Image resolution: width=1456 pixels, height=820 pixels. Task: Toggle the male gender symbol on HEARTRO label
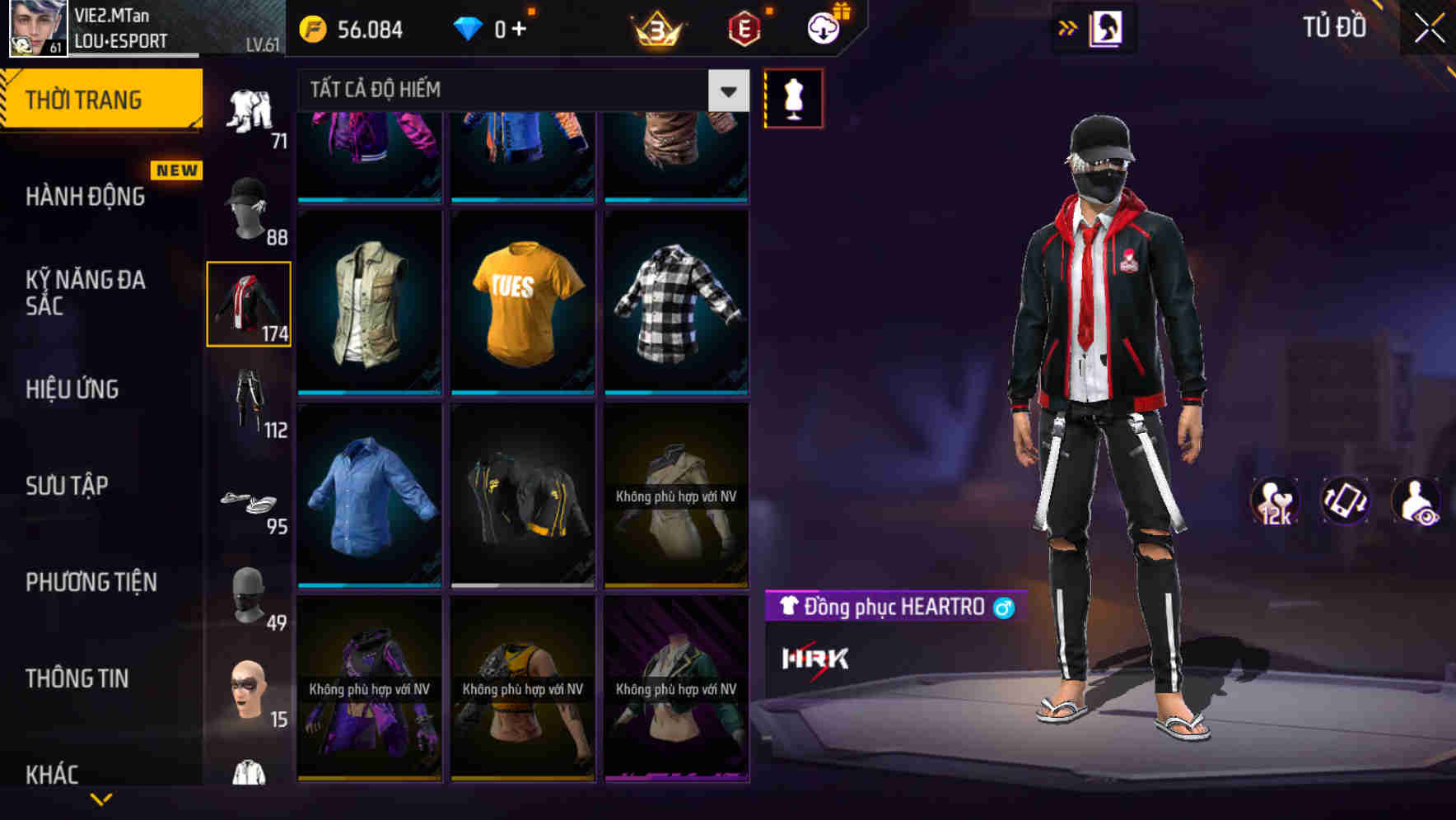(1003, 607)
